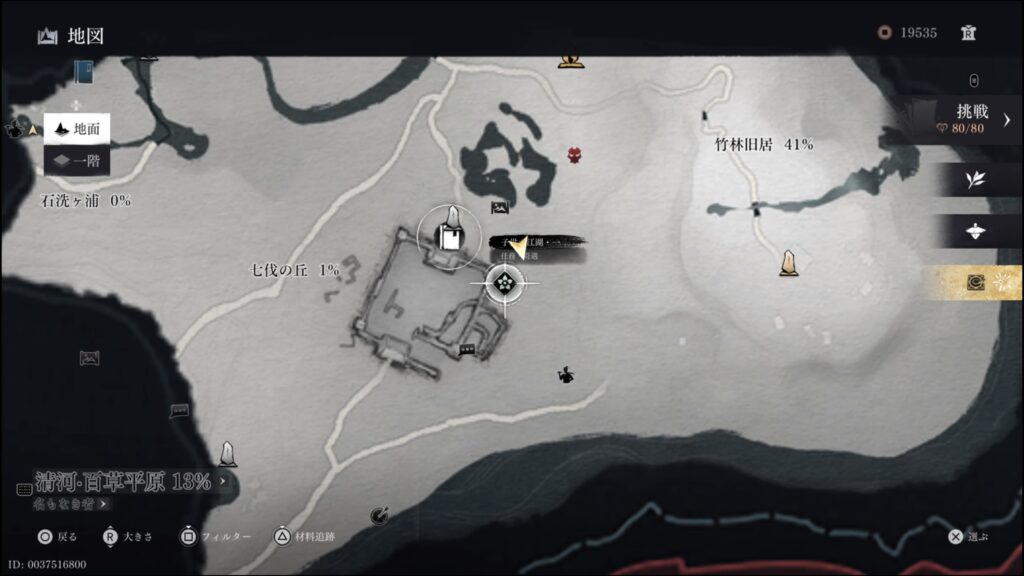Select the circled white marker by 七伐の丘
This screenshot has width=1024, height=576.
(449, 236)
